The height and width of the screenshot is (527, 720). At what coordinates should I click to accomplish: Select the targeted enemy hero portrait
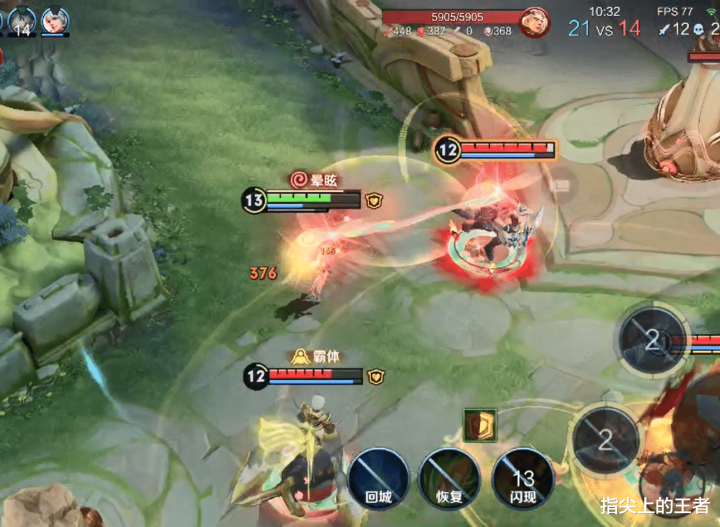click(535, 21)
